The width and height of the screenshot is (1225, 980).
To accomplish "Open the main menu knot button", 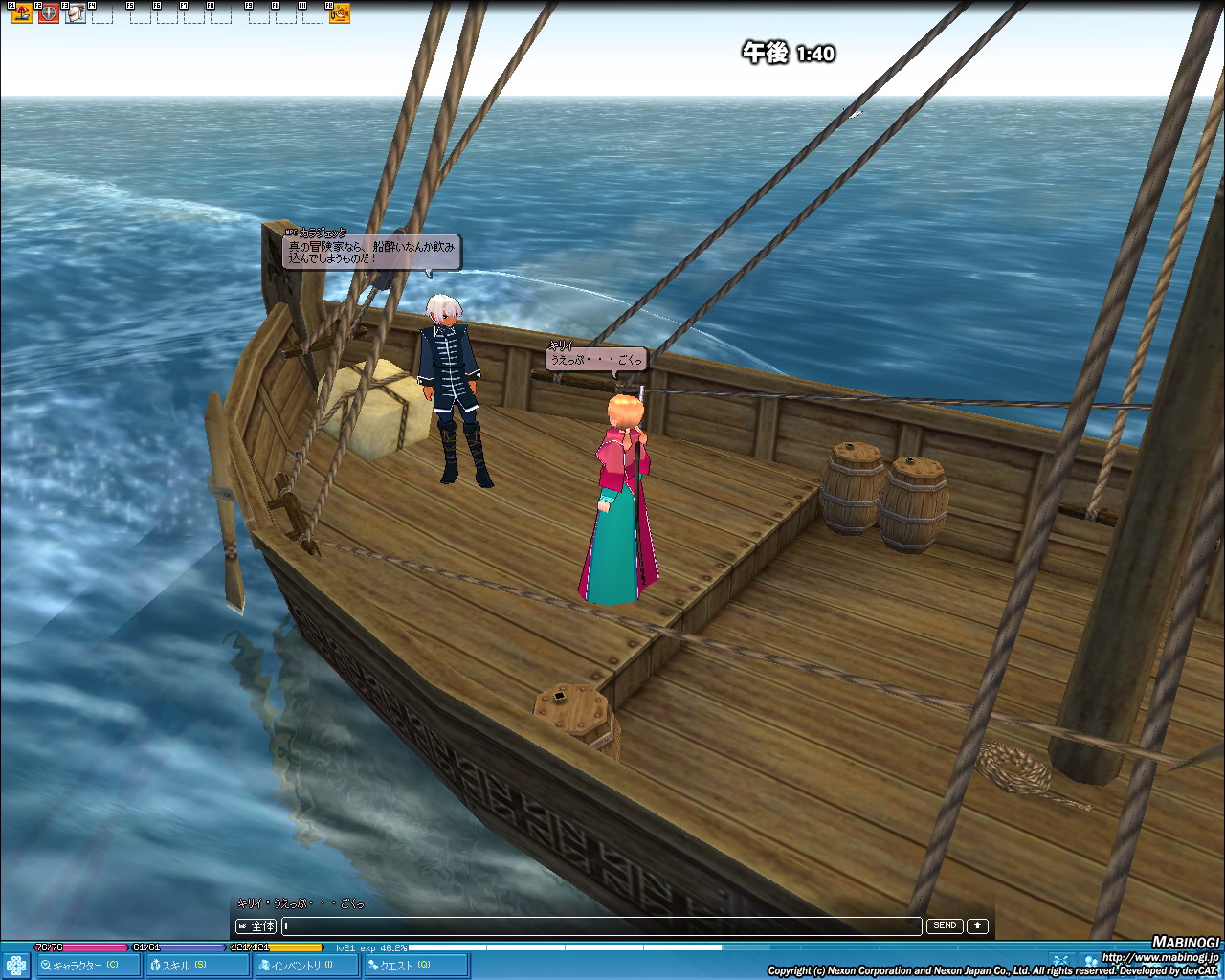I will 15,965.
